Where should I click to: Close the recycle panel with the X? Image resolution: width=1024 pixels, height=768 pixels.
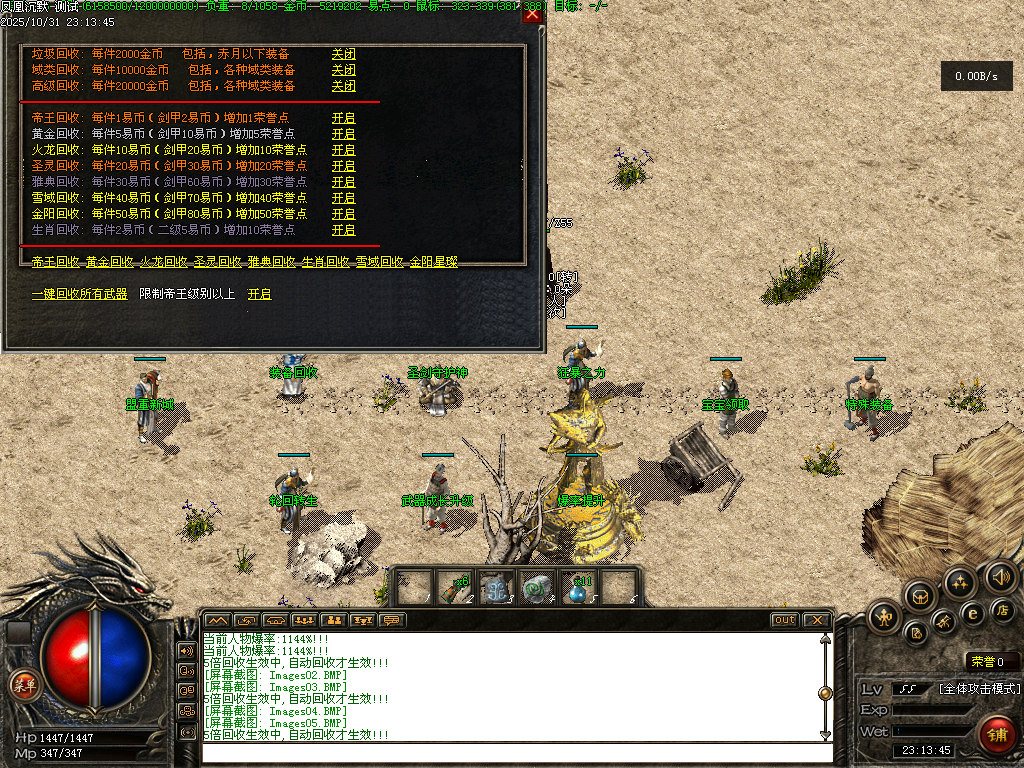(533, 15)
